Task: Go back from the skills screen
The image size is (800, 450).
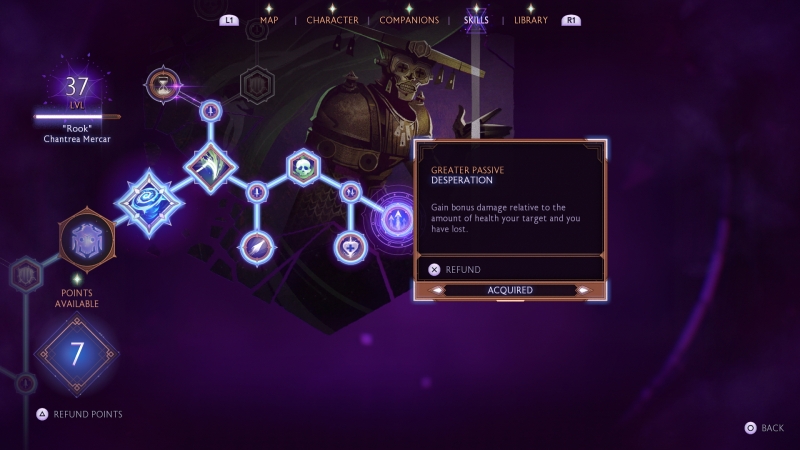Action: pos(764,428)
